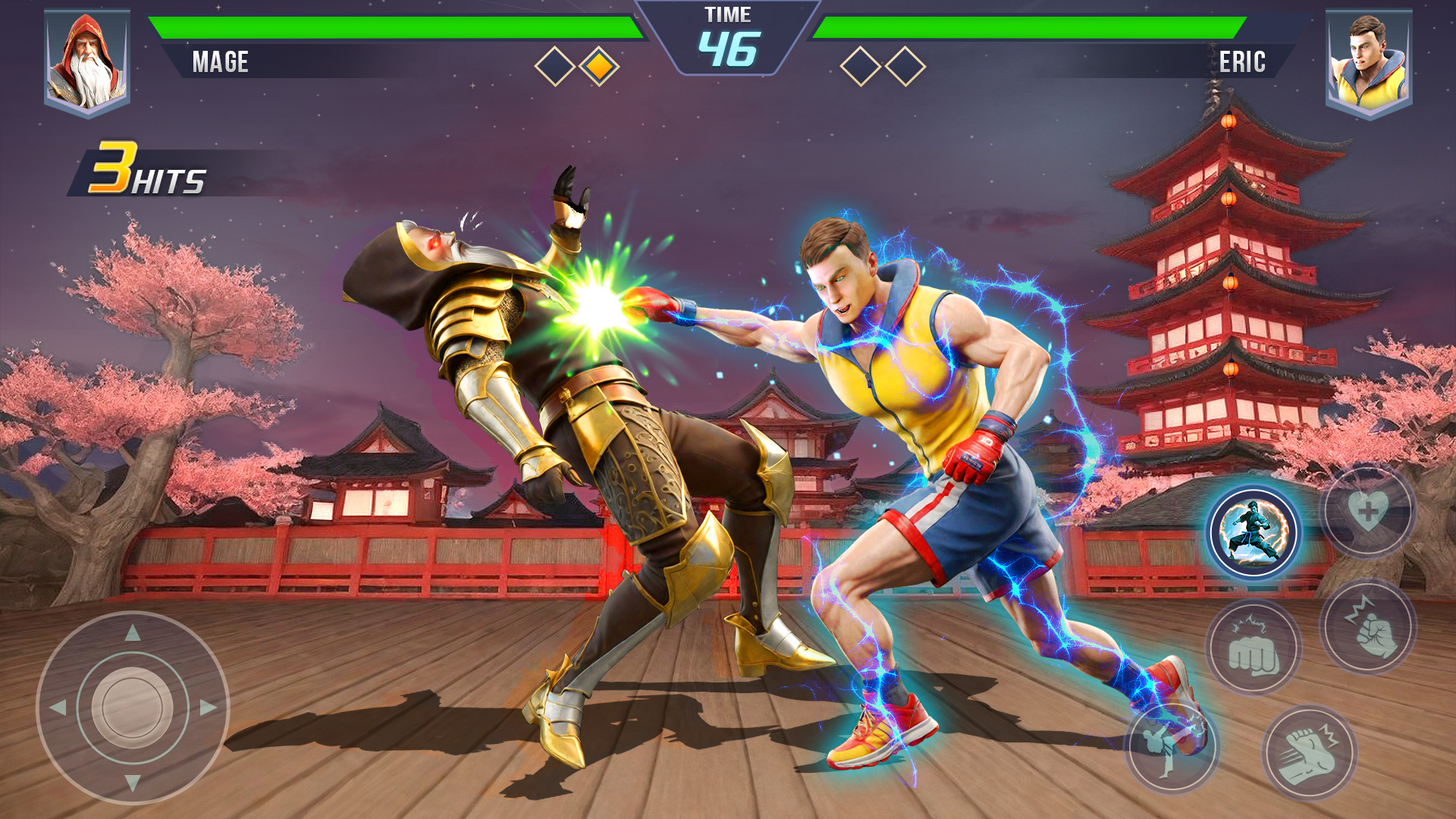Perform a kick with the kick button
The height and width of the screenshot is (819, 1456).
coord(1170,747)
